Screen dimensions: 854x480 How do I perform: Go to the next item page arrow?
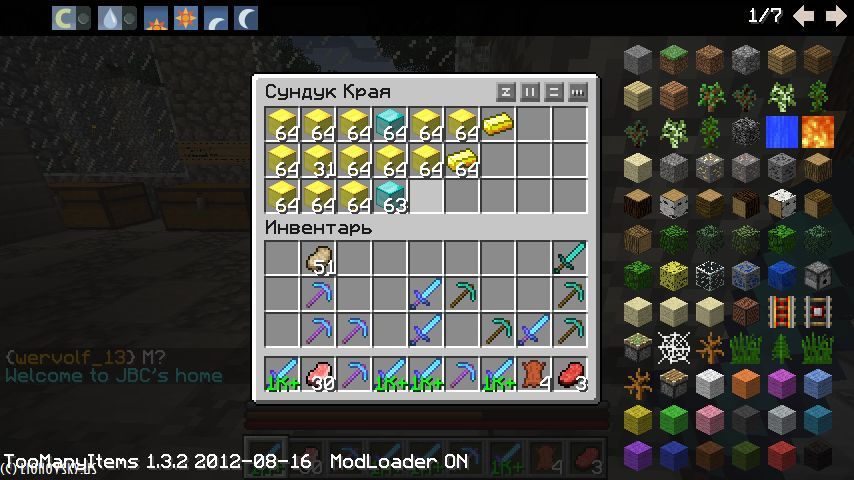(834, 16)
